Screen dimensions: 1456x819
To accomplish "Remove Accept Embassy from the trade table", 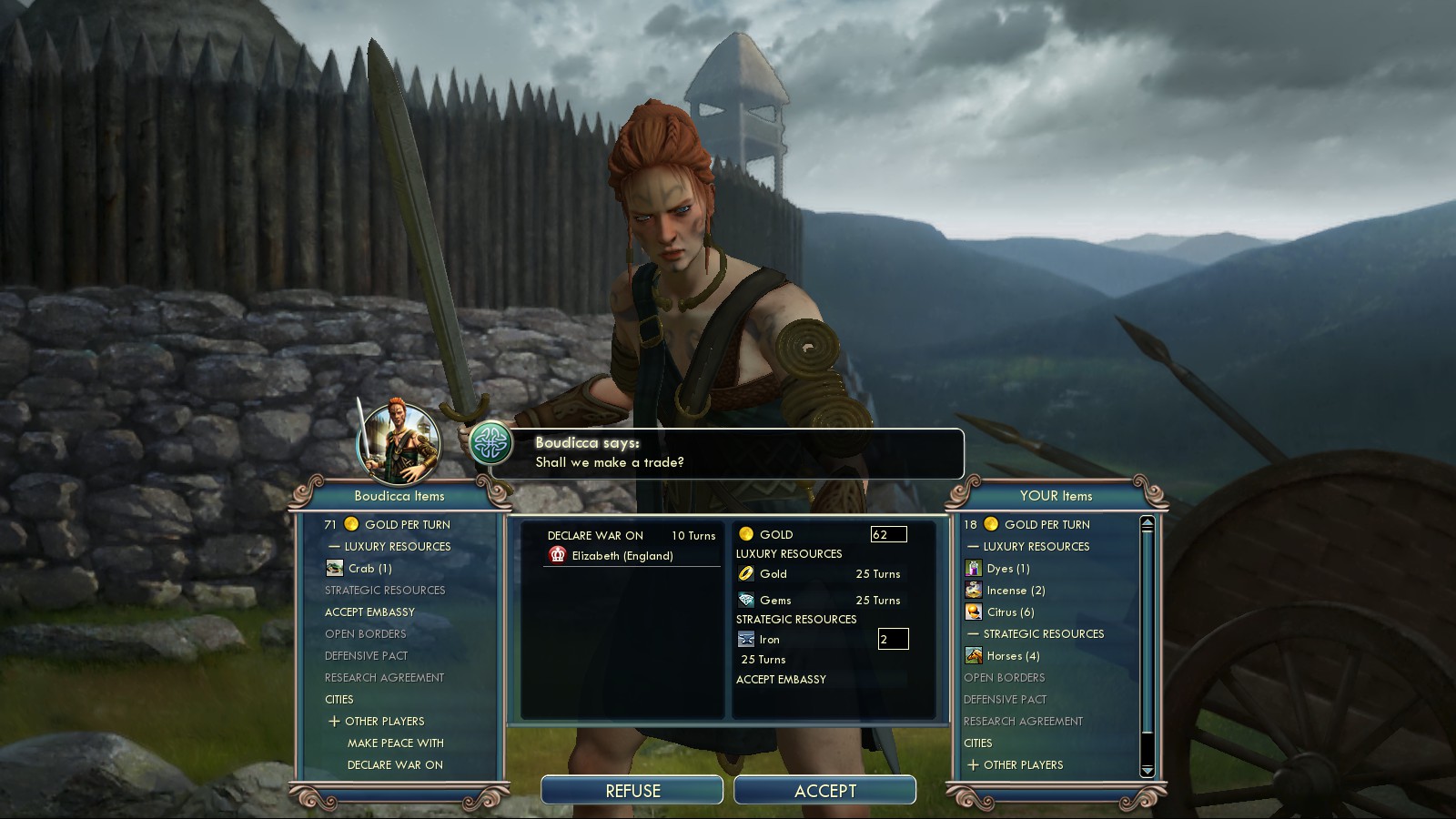I will pyautogui.click(x=781, y=680).
